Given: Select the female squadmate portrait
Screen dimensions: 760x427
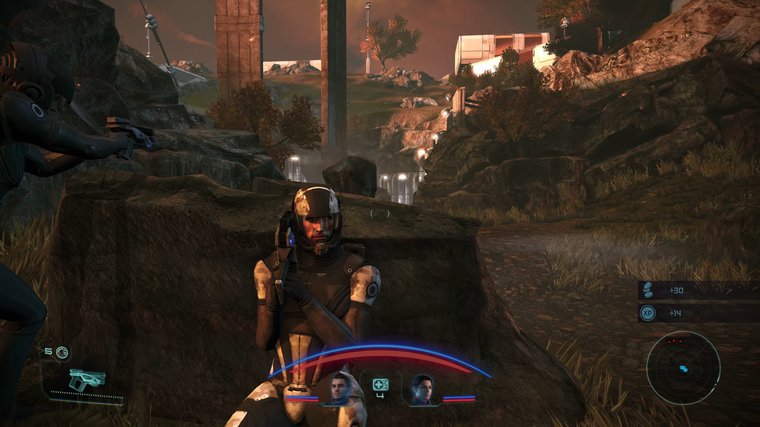Looking at the screenshot, I should (423, 388).
